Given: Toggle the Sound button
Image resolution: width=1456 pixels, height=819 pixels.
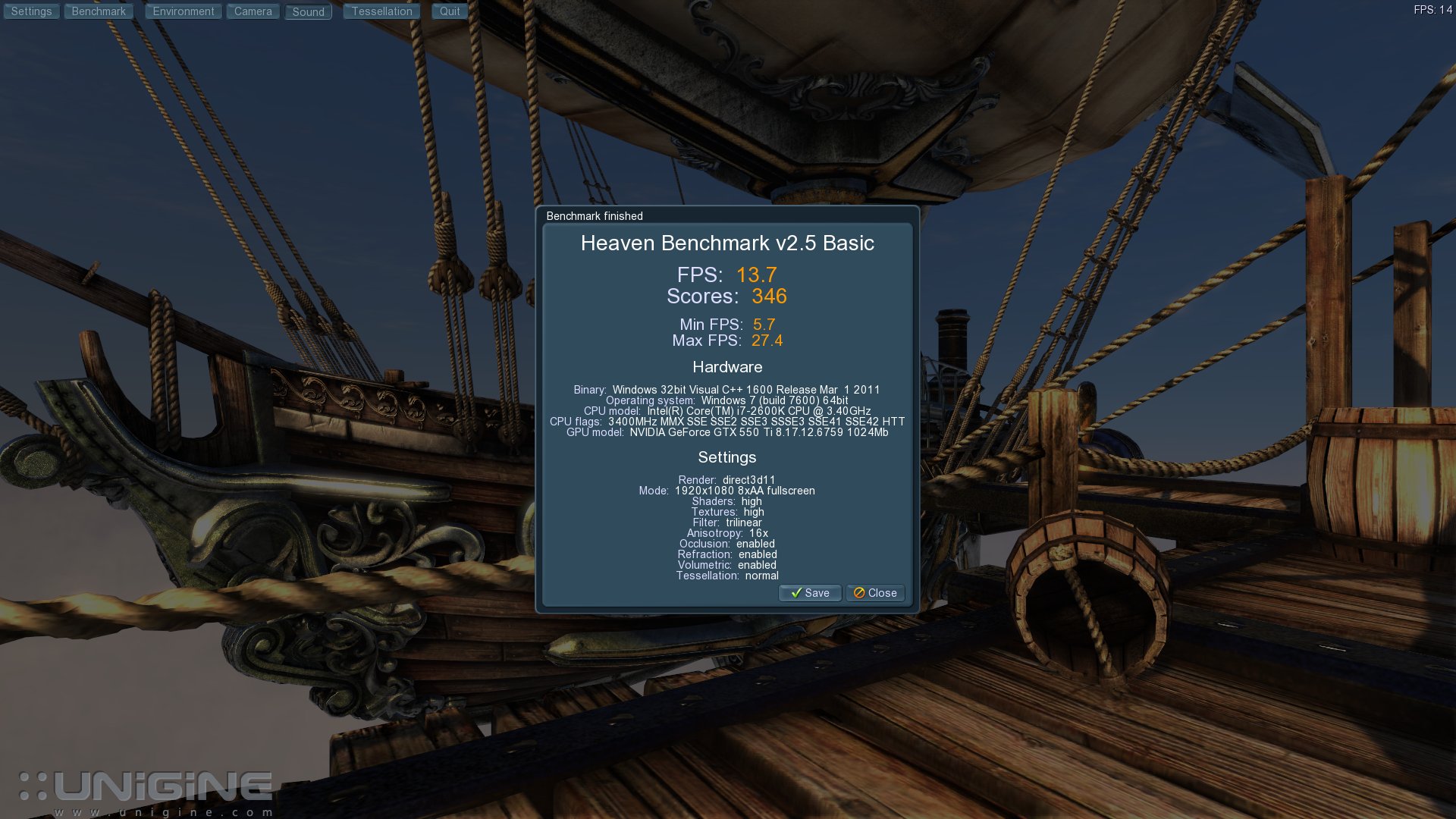Looking at the screenshot, I should 308,12.
